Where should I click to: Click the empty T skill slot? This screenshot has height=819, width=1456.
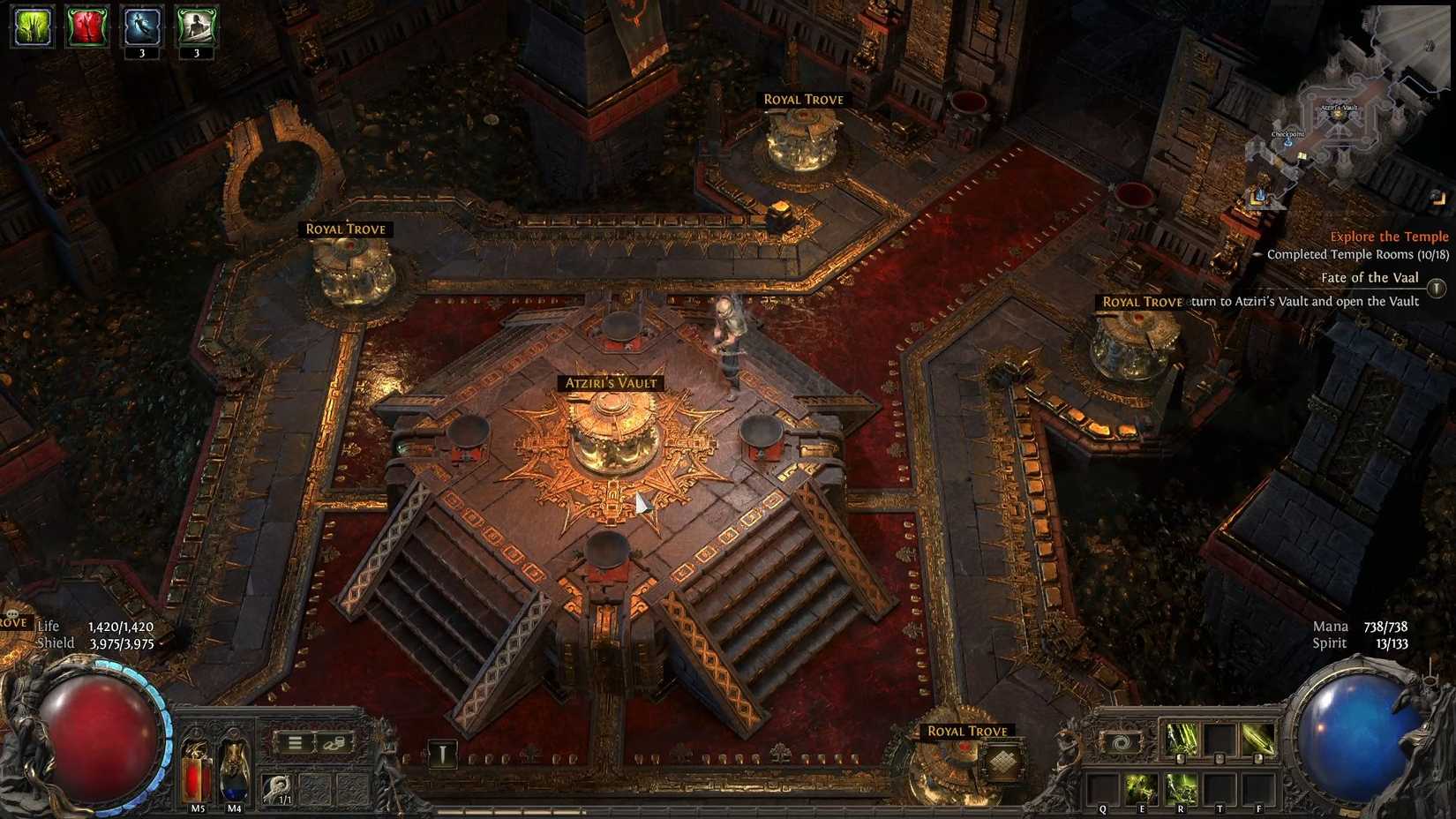(x=1220, y=786)
